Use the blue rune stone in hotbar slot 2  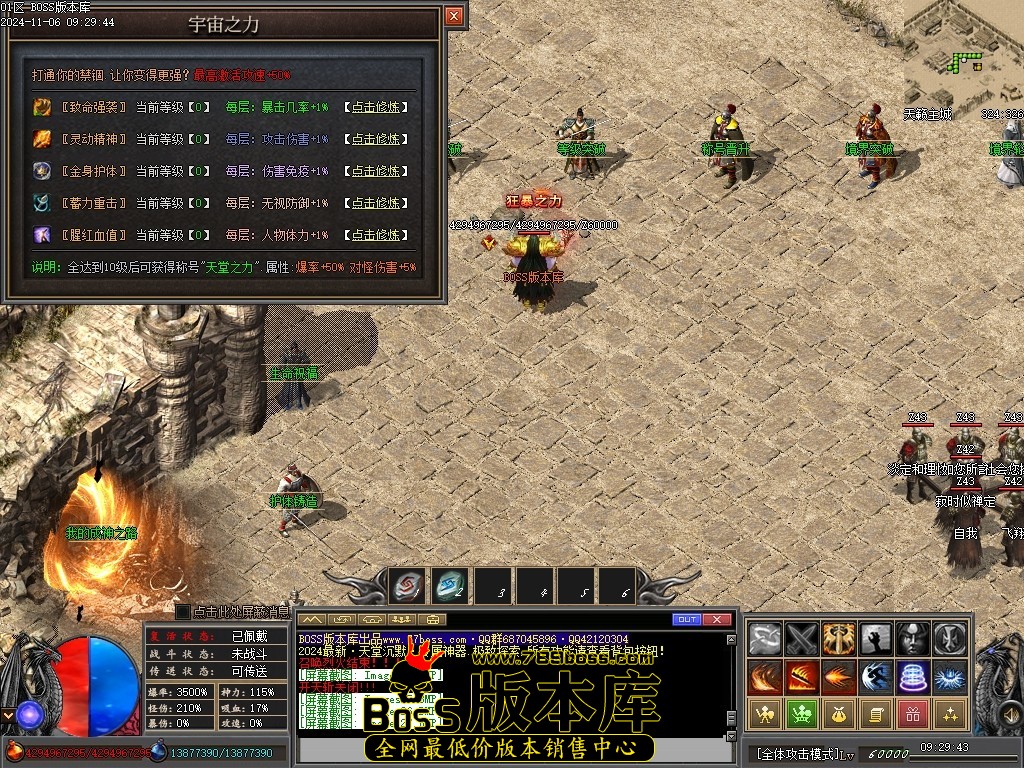click(451, 586)
